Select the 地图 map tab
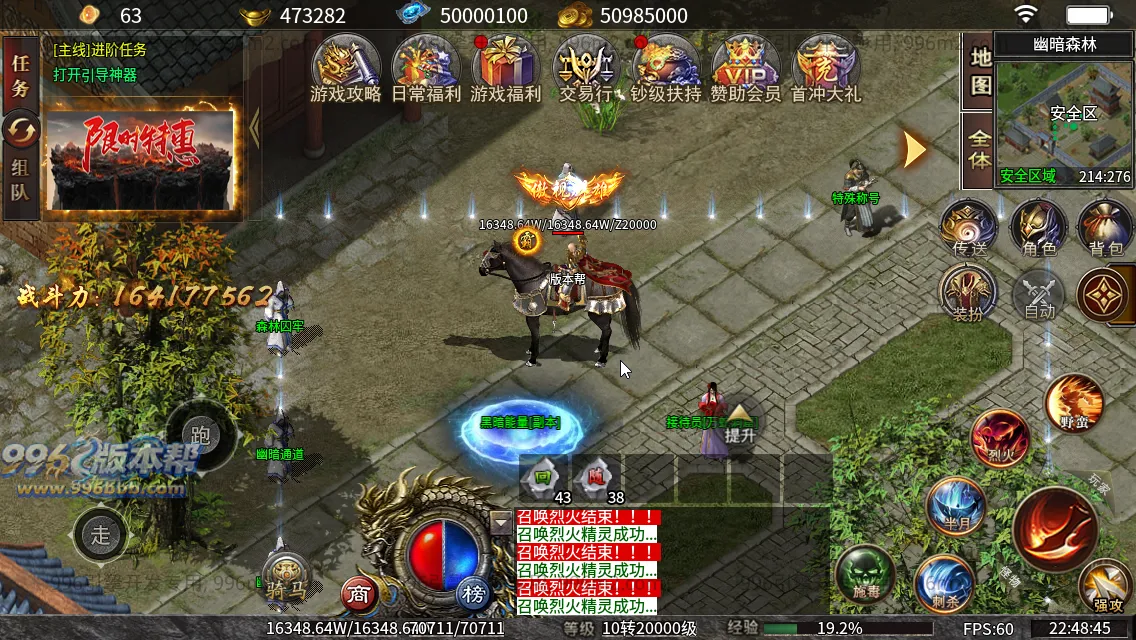The height and width of the screenshot is (640, 1136). click(980, 72)
